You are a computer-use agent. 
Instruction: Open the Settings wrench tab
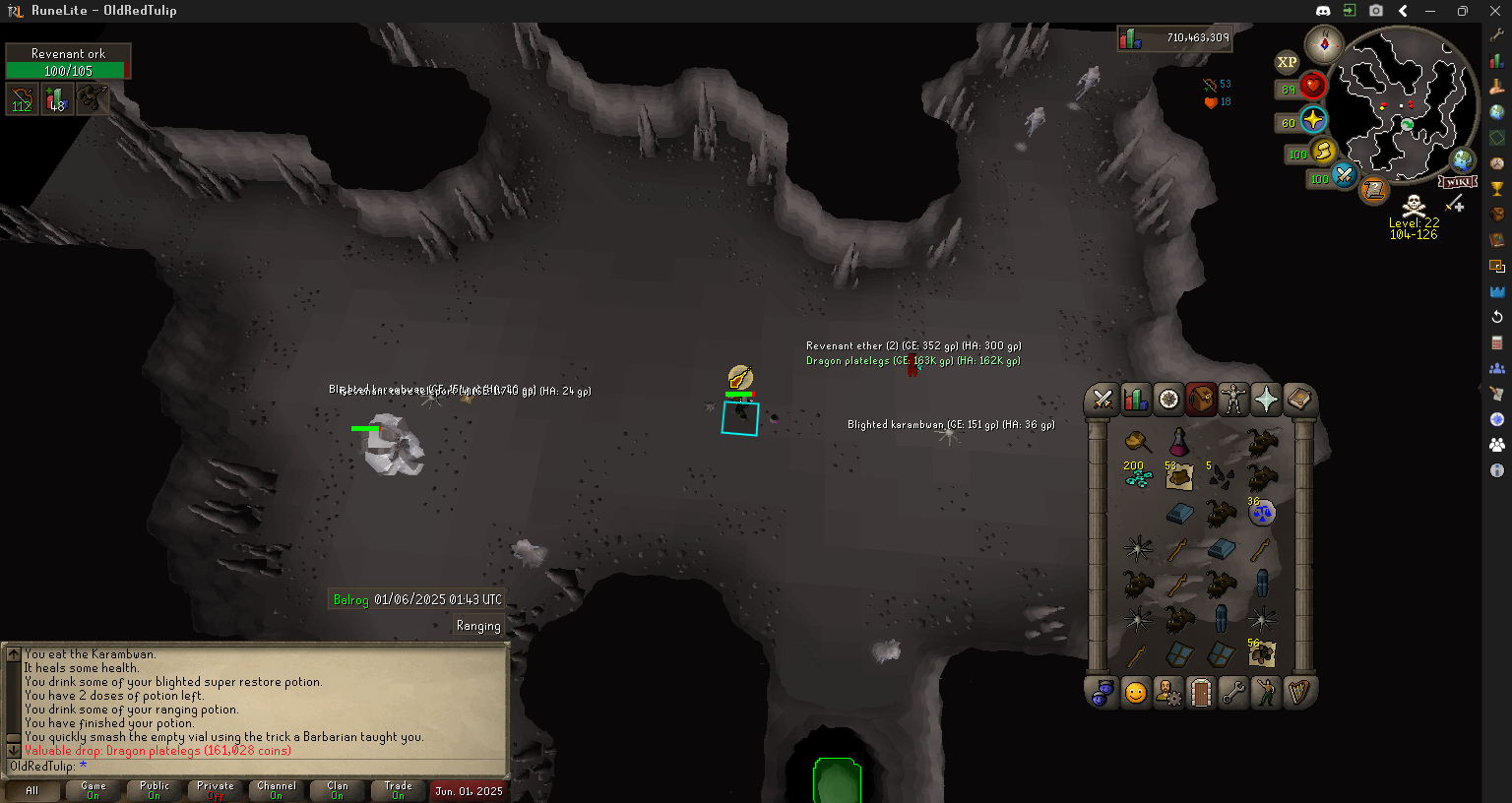coord(1233,693)
